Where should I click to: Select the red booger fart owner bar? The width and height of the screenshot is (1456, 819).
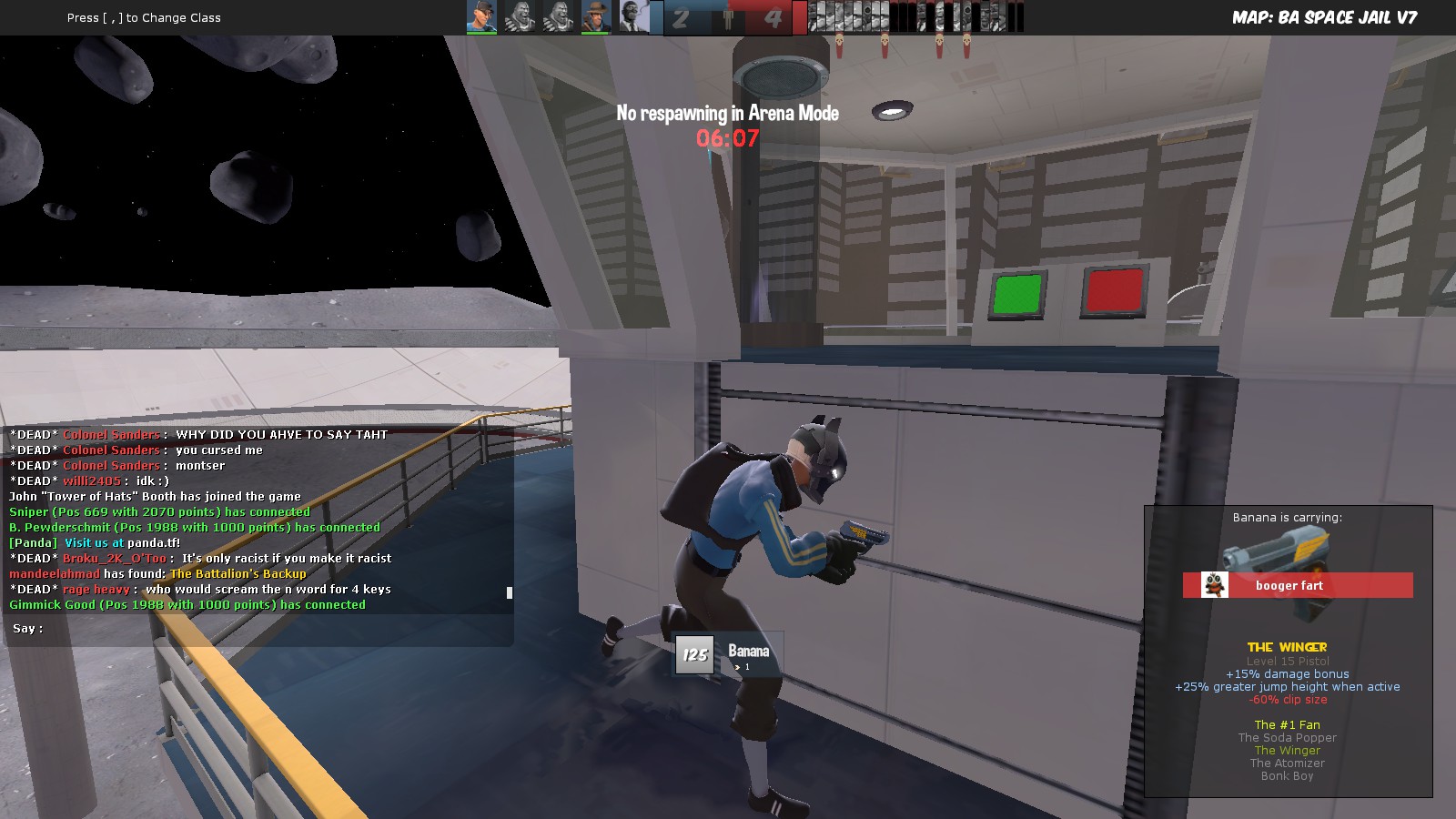click(1298, 585)
